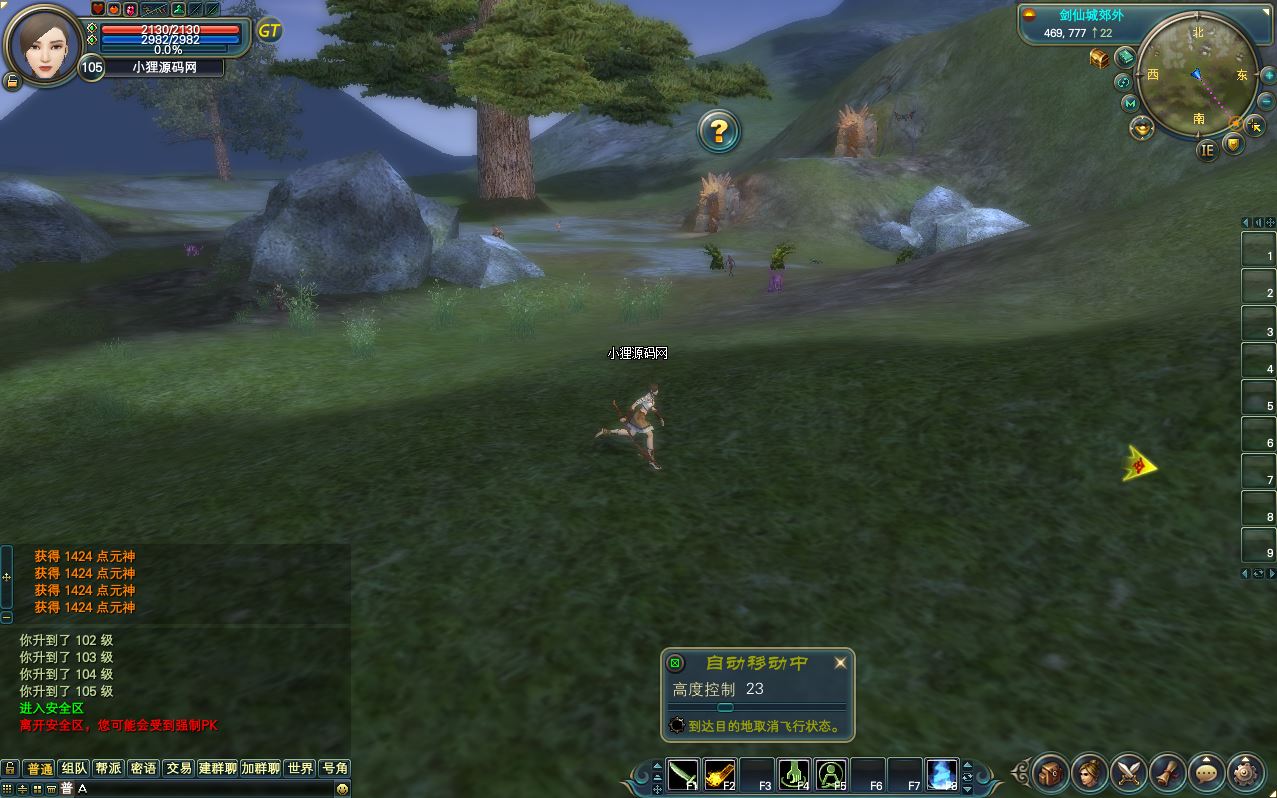Open the crossed swords menu
Image resolution: width=1277 pixels, height=798 pixels.
[x=1128, y=772]
